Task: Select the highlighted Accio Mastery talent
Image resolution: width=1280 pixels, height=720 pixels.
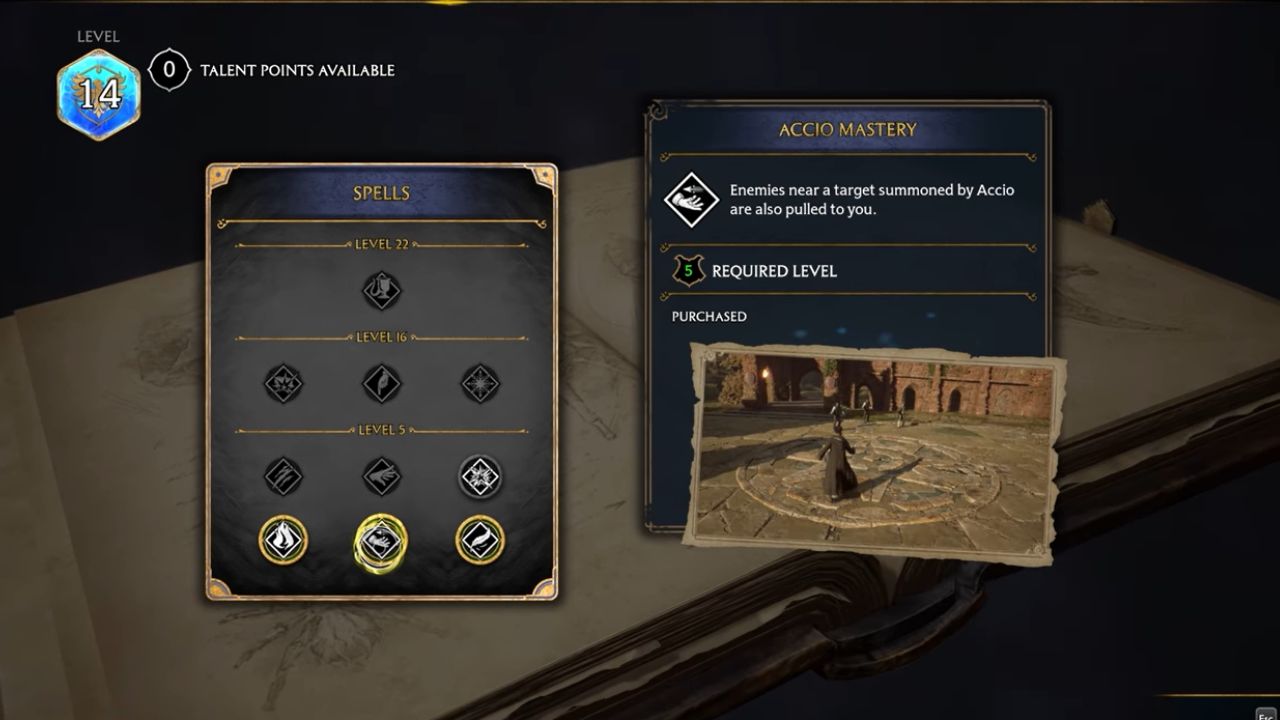Action: 382,540
